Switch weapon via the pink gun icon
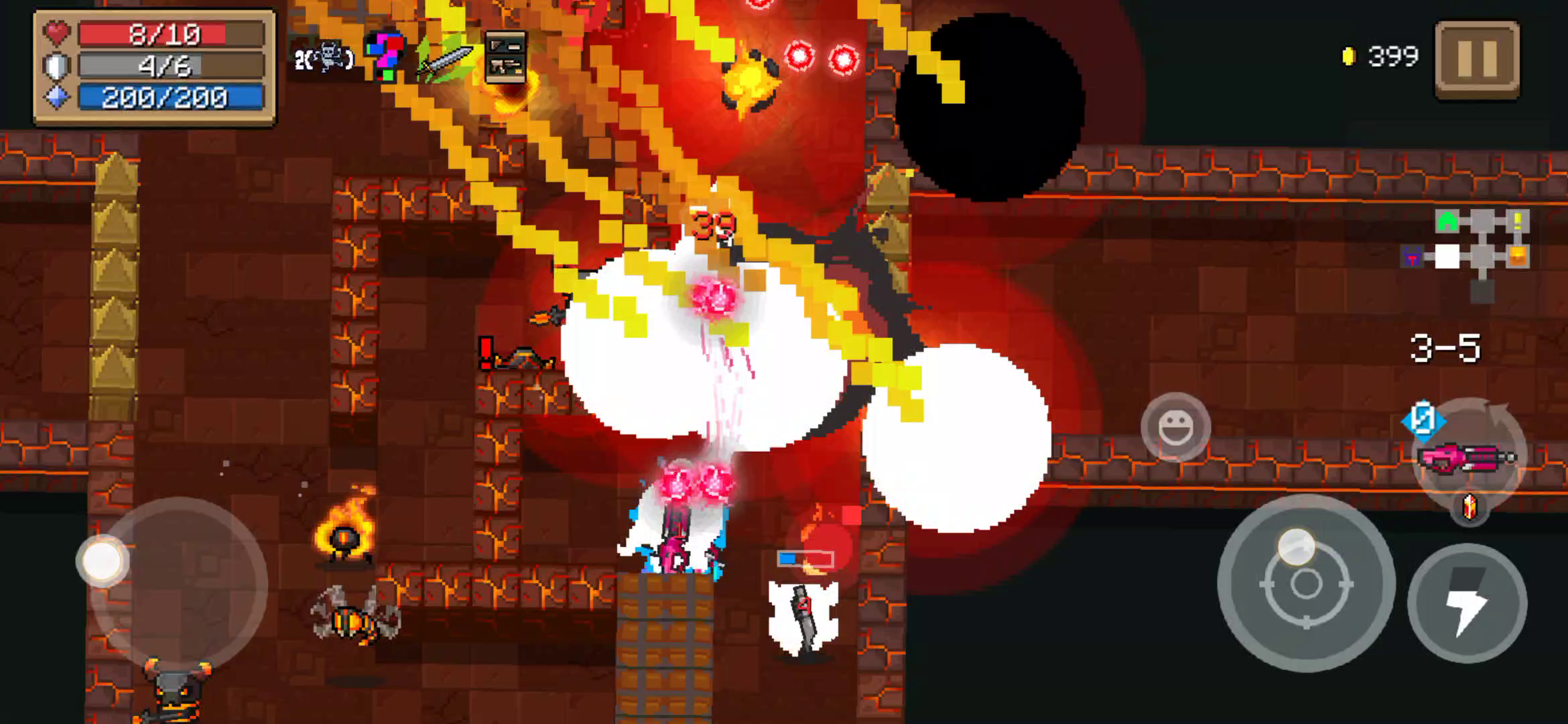1568x724 pixels. point(1467,458)
